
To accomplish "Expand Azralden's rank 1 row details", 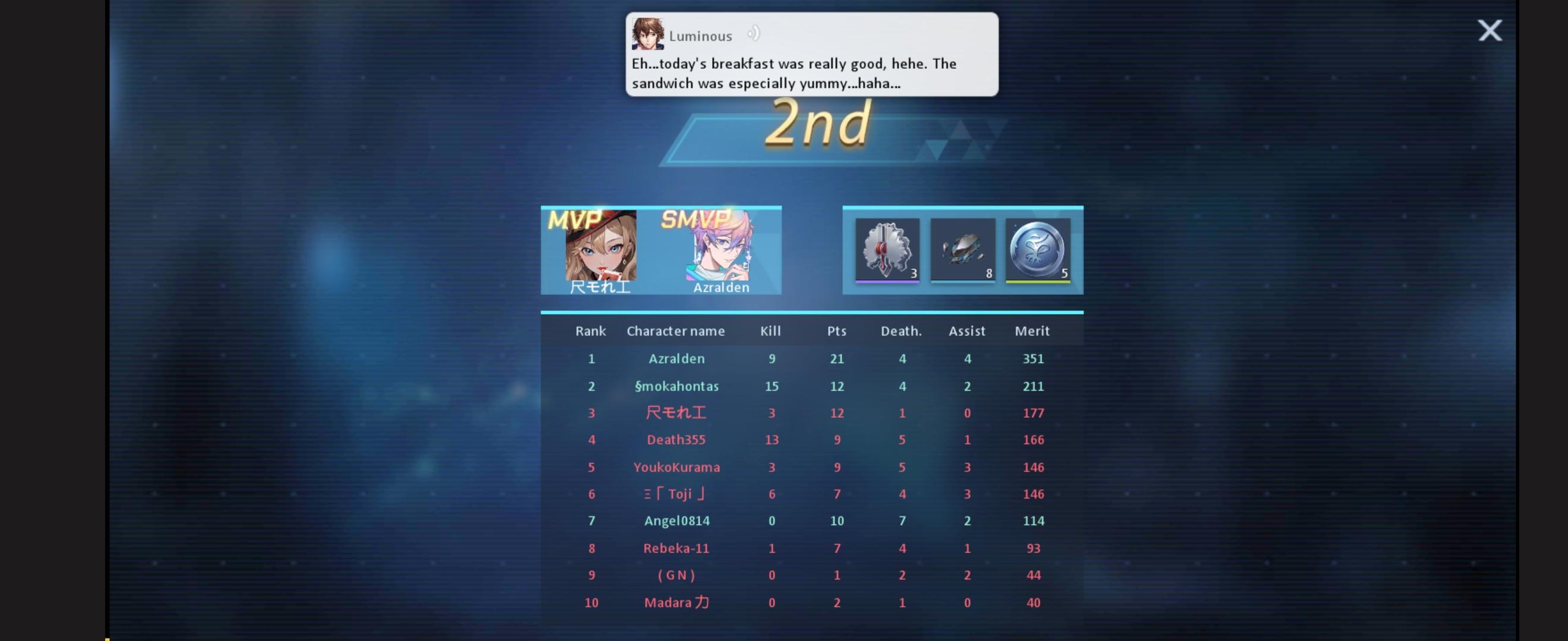I will click(x=812, y=359).
